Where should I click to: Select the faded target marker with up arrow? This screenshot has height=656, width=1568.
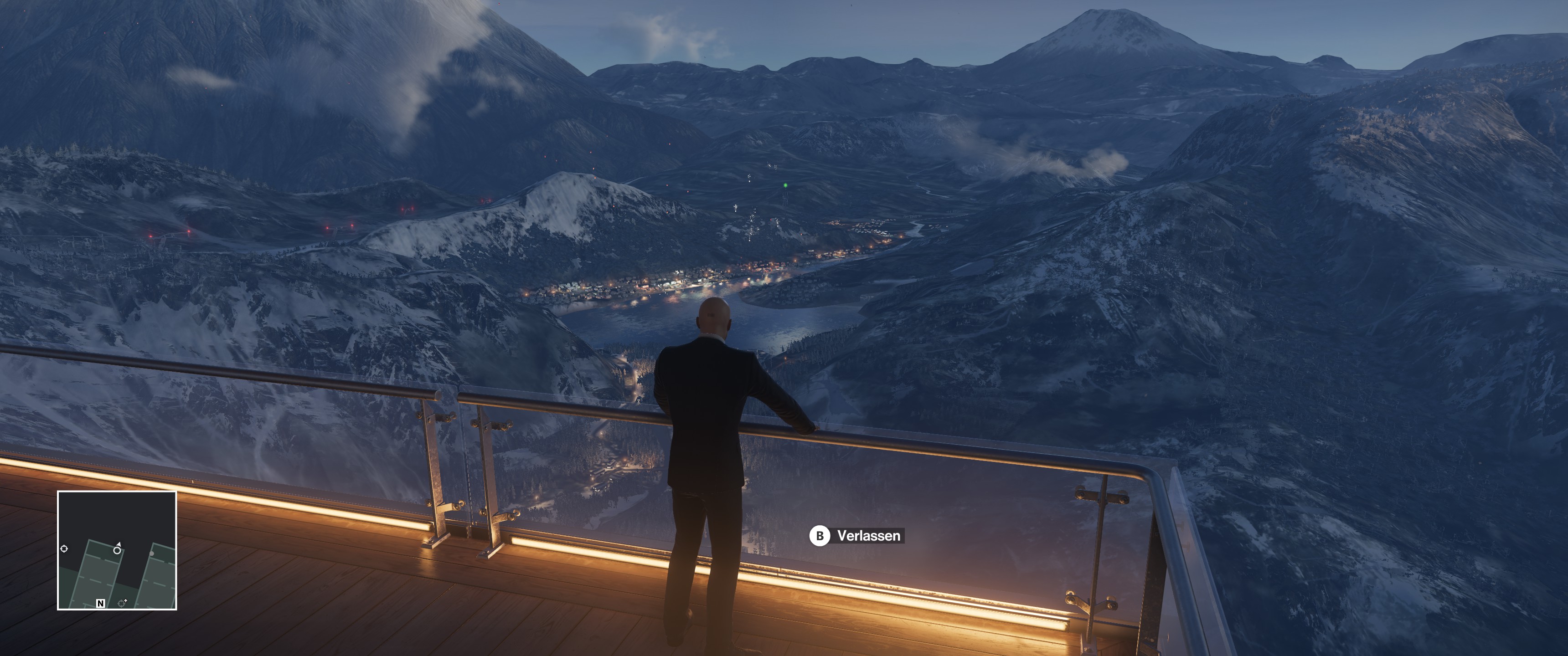coord(122,602)
